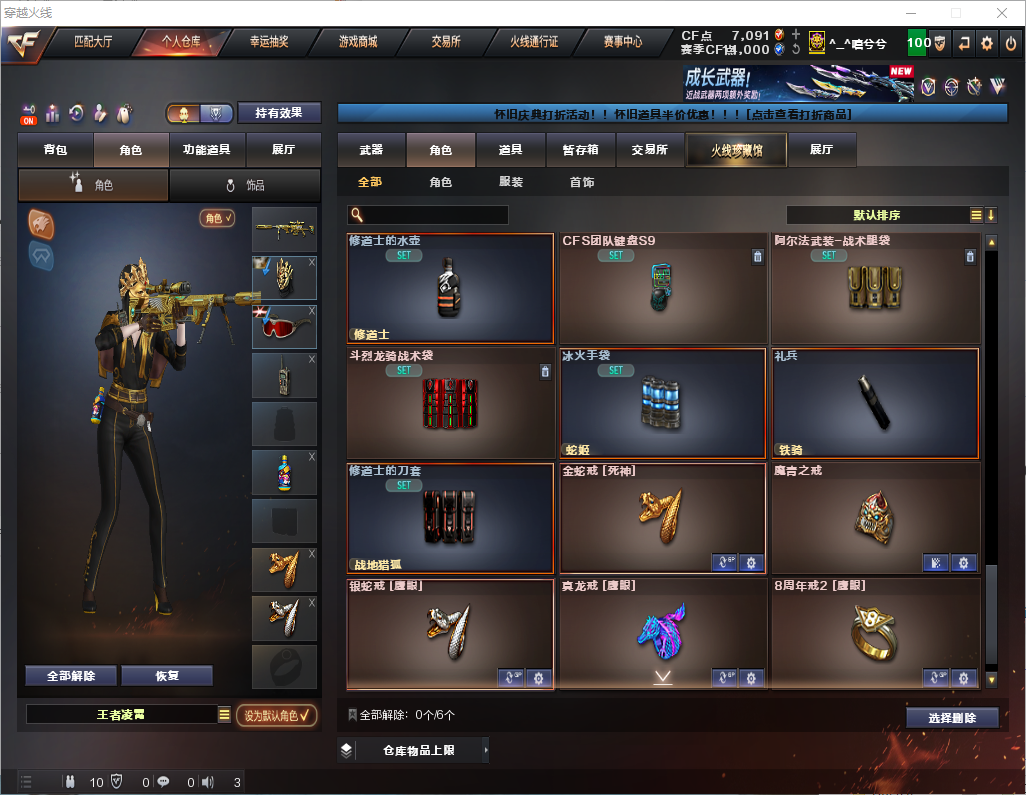
Task: Filter items by 首饰 accessories
Action: click(x=582, y=183)
